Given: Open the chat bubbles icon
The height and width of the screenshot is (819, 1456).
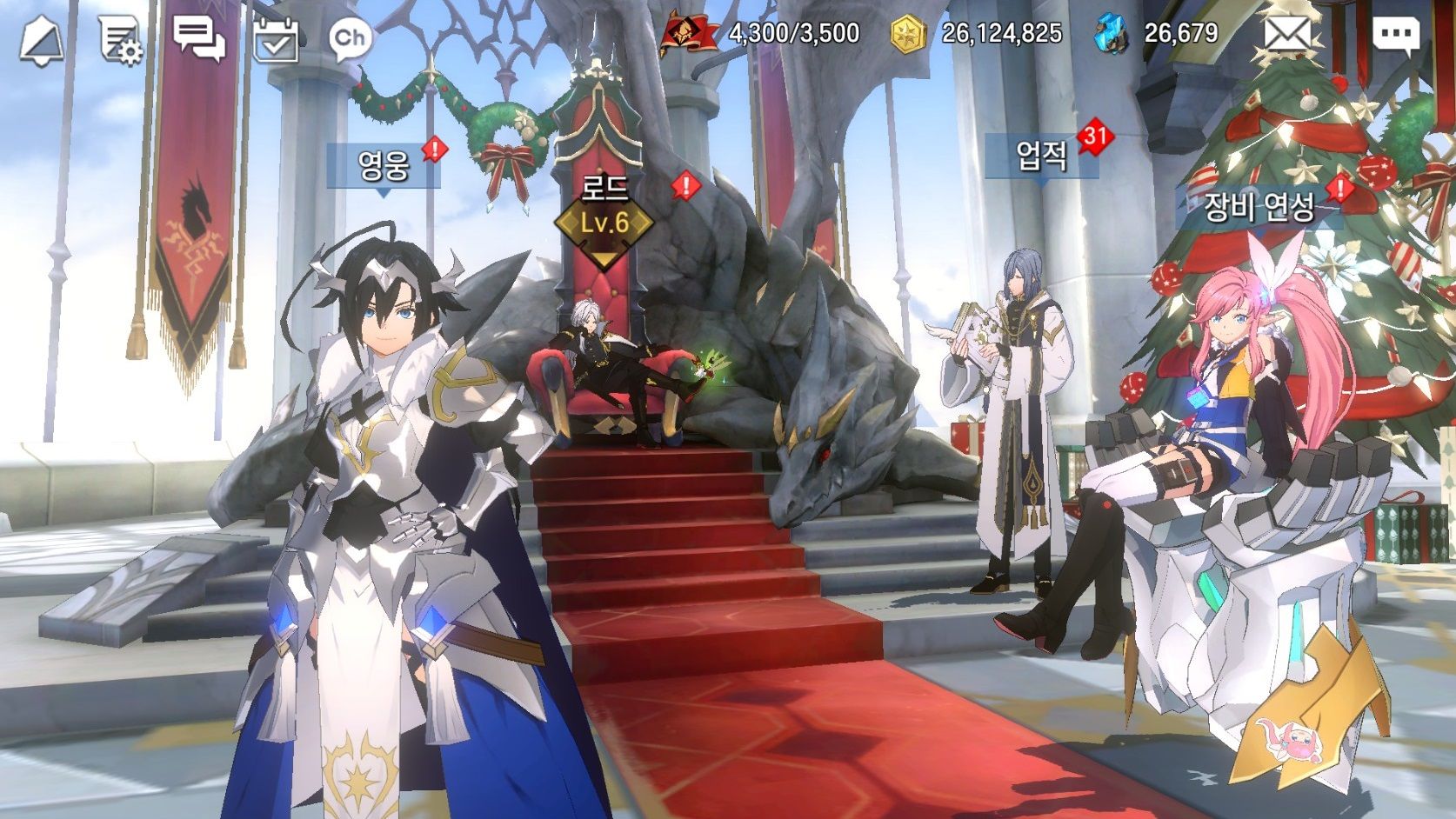Looking at the screenshot, I should click(198, 38).
